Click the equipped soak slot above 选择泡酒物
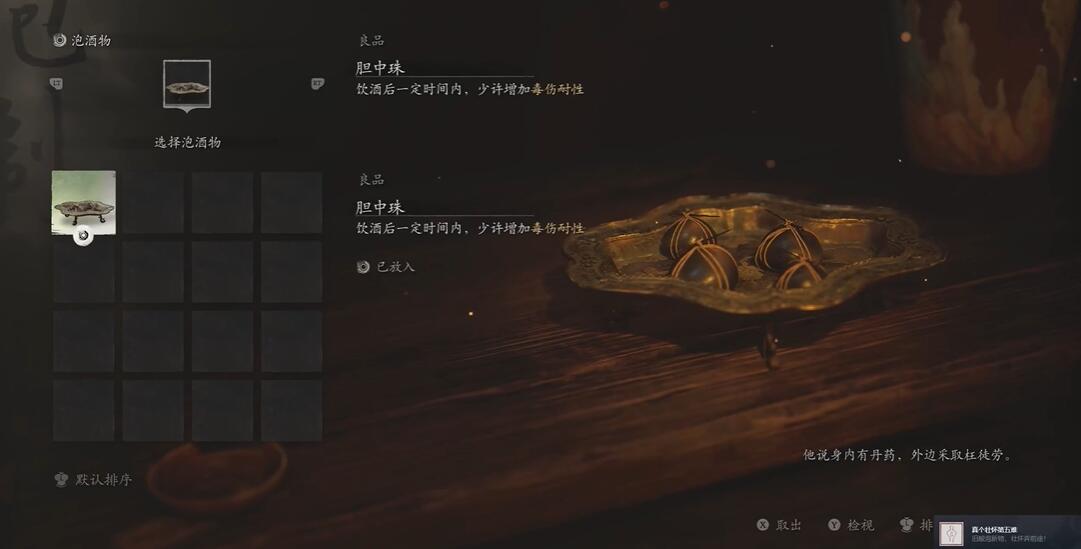 click(x=187, y=85)
